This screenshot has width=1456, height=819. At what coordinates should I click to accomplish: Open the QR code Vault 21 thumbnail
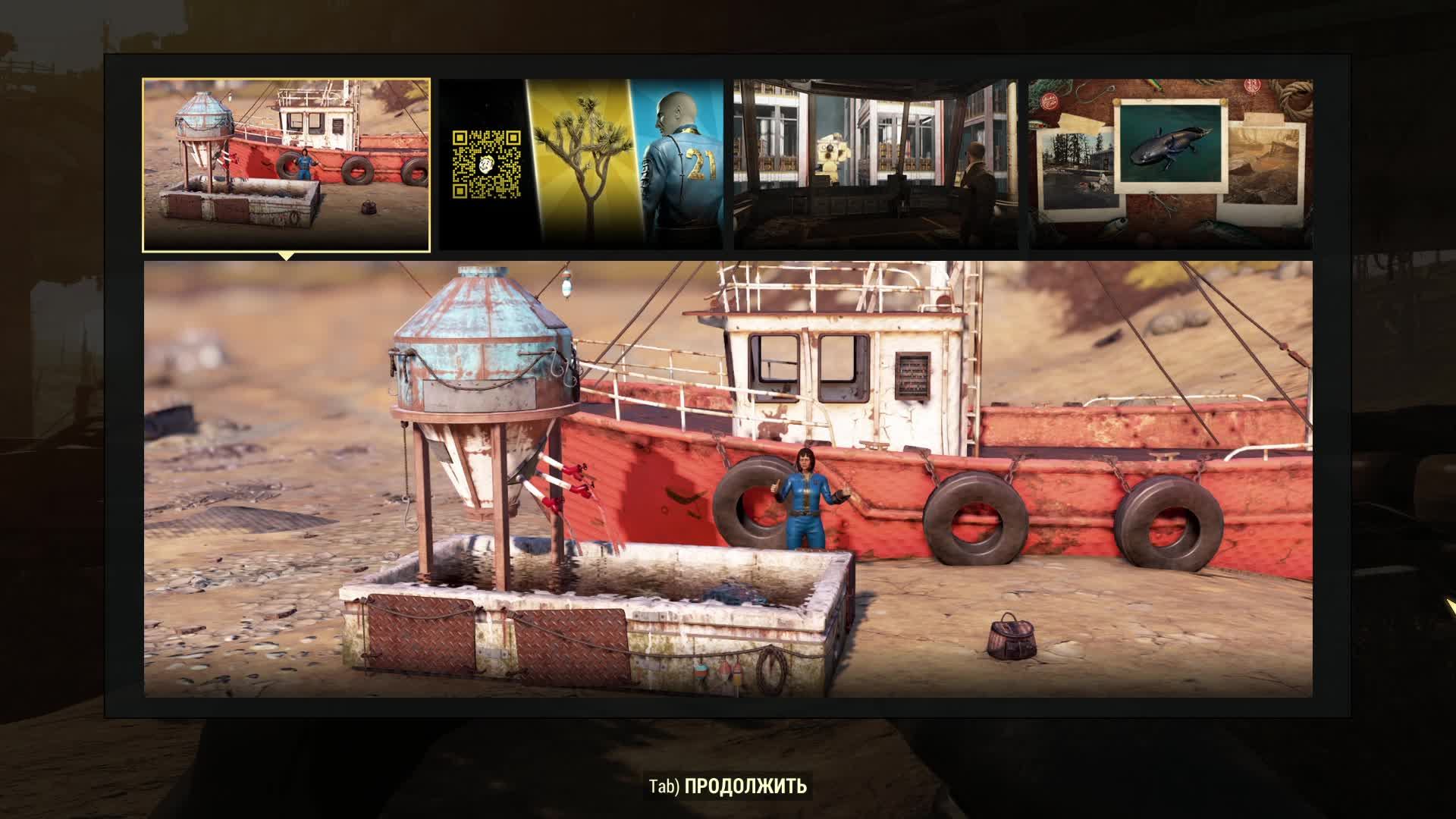coord(581,165)
